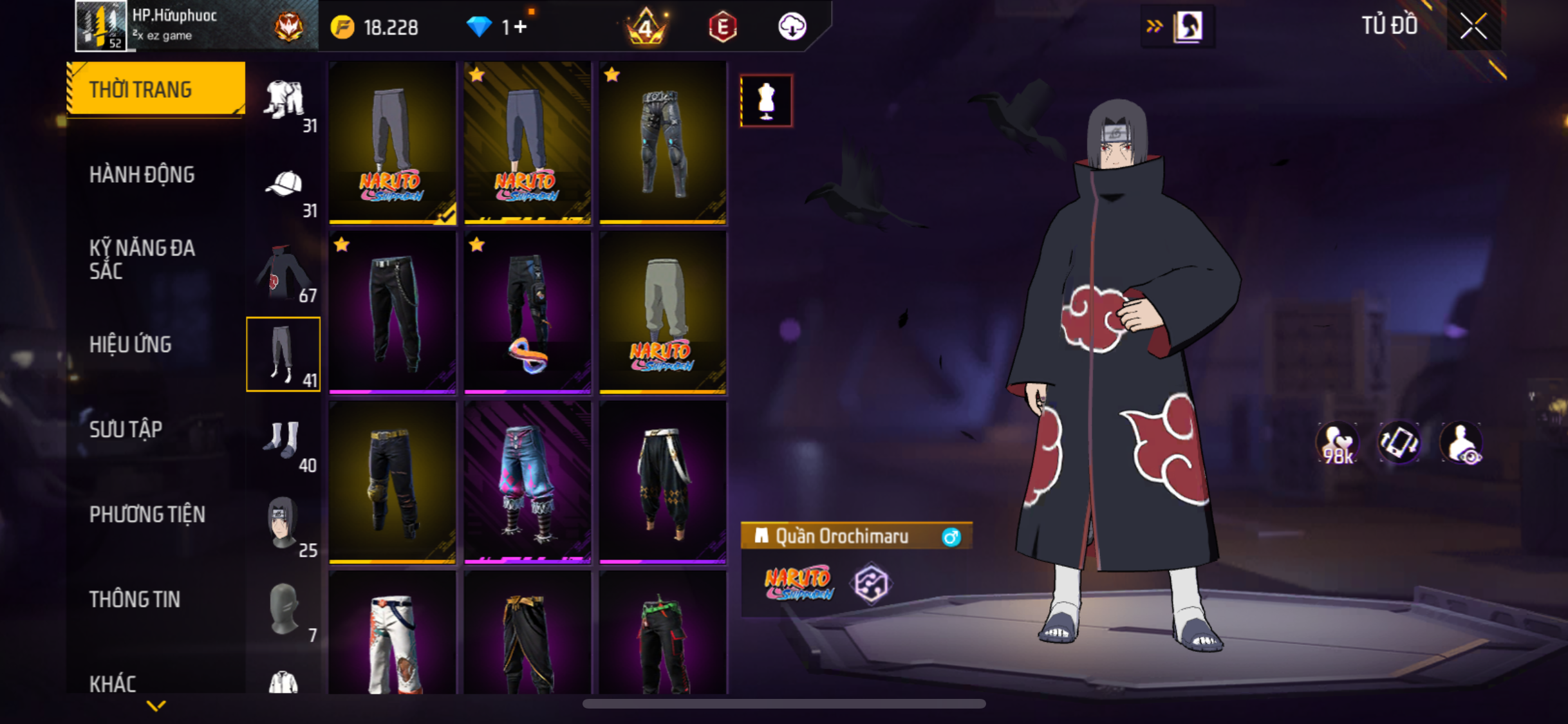This screenshot has height=724, width=1568.
Task: Select the blue and pink baggy pants
Action: (x=528, y=482)
